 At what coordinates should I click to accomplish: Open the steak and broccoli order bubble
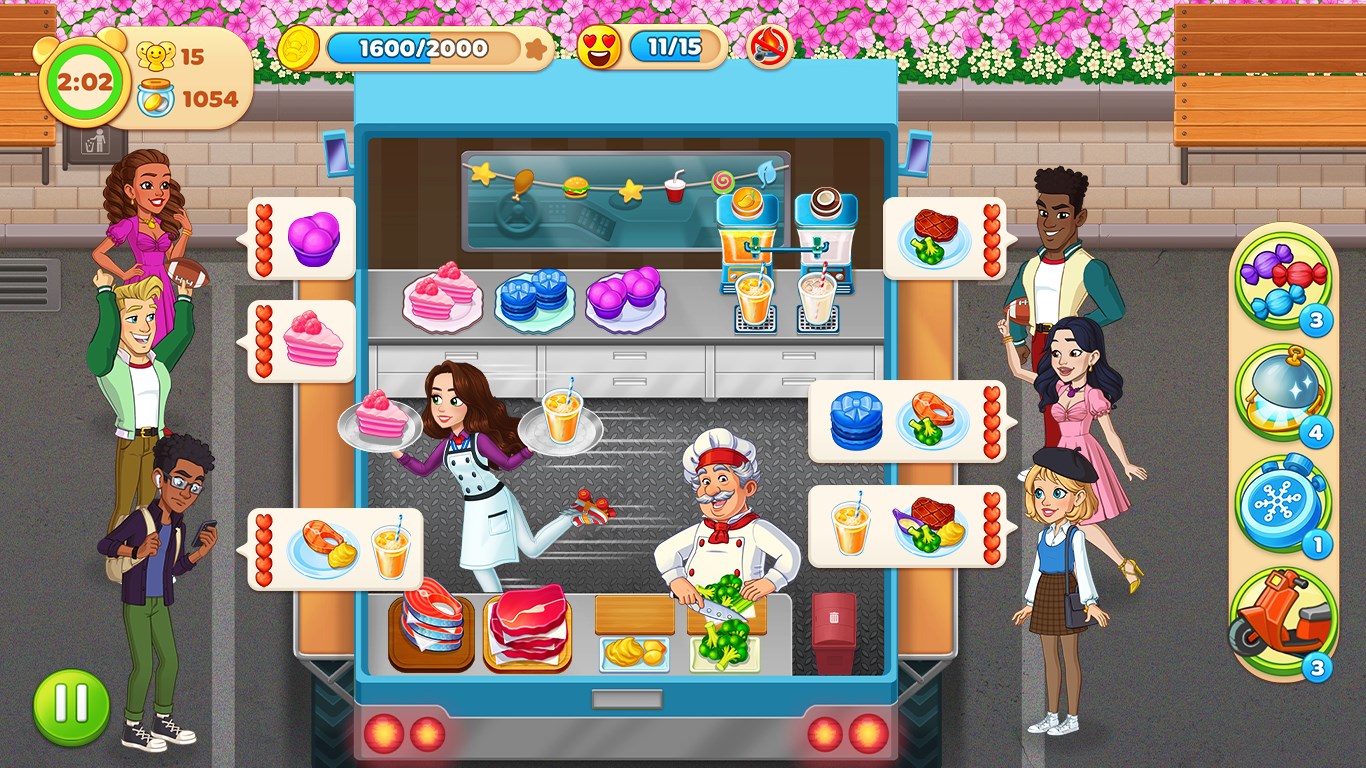pyautogui.click(x=934, y=240)
